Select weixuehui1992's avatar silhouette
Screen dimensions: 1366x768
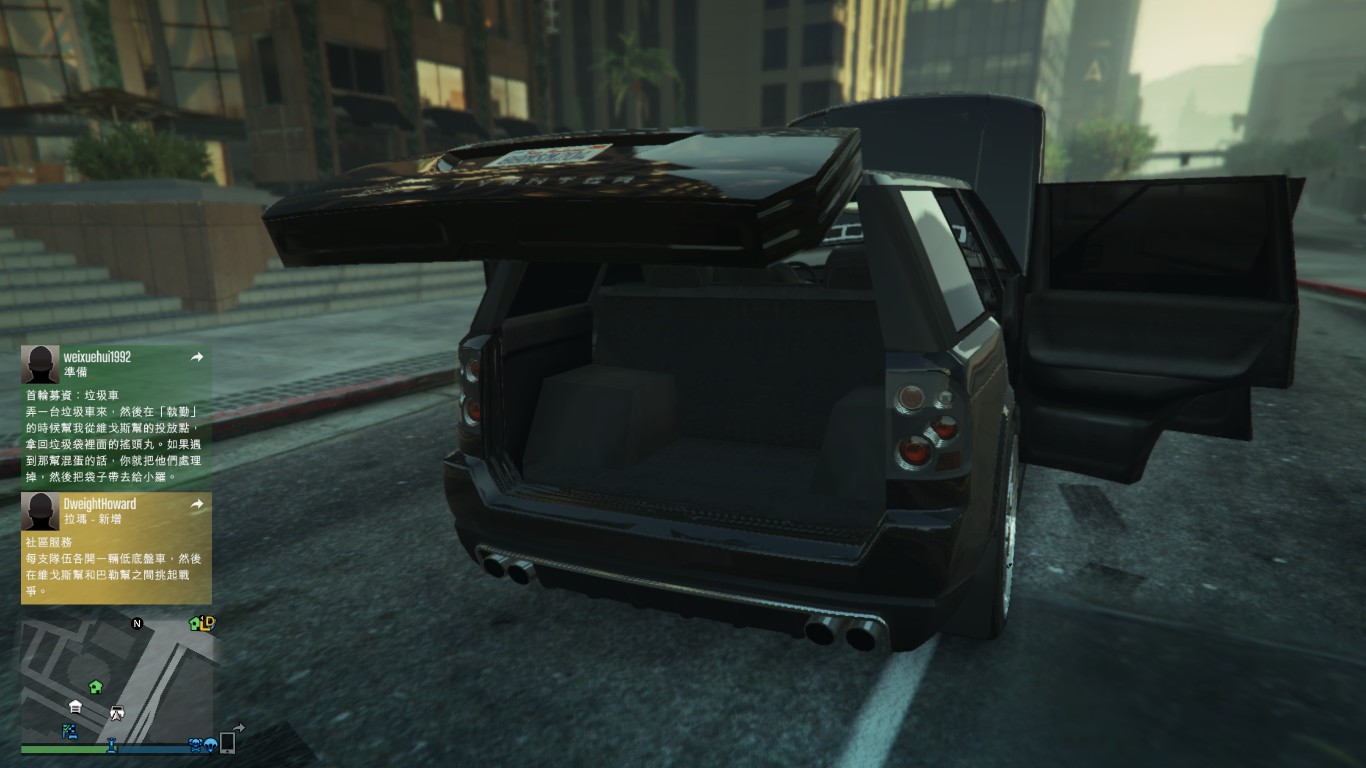pos(40,365)
